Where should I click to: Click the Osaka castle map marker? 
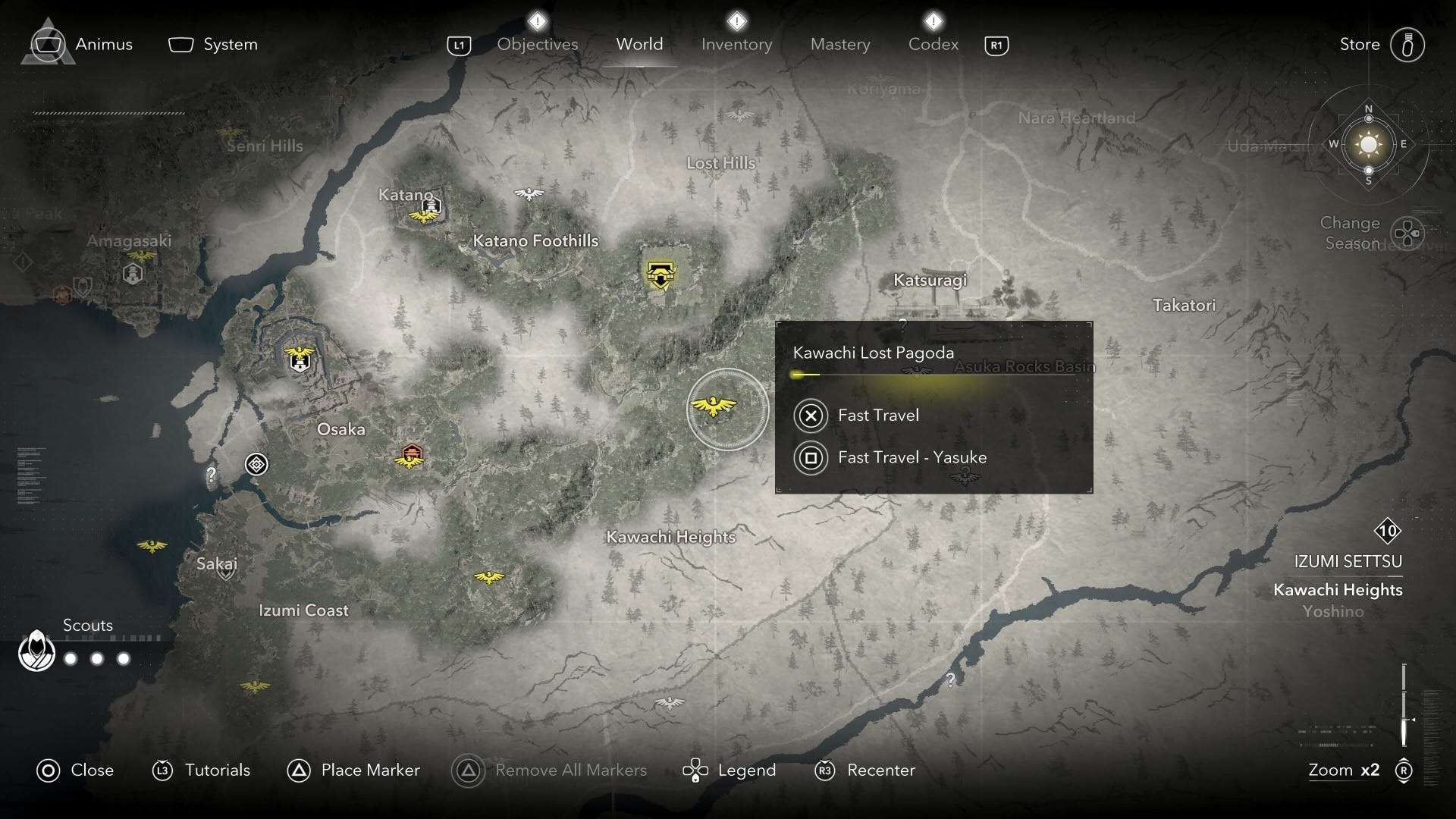[x=300, y=358]
